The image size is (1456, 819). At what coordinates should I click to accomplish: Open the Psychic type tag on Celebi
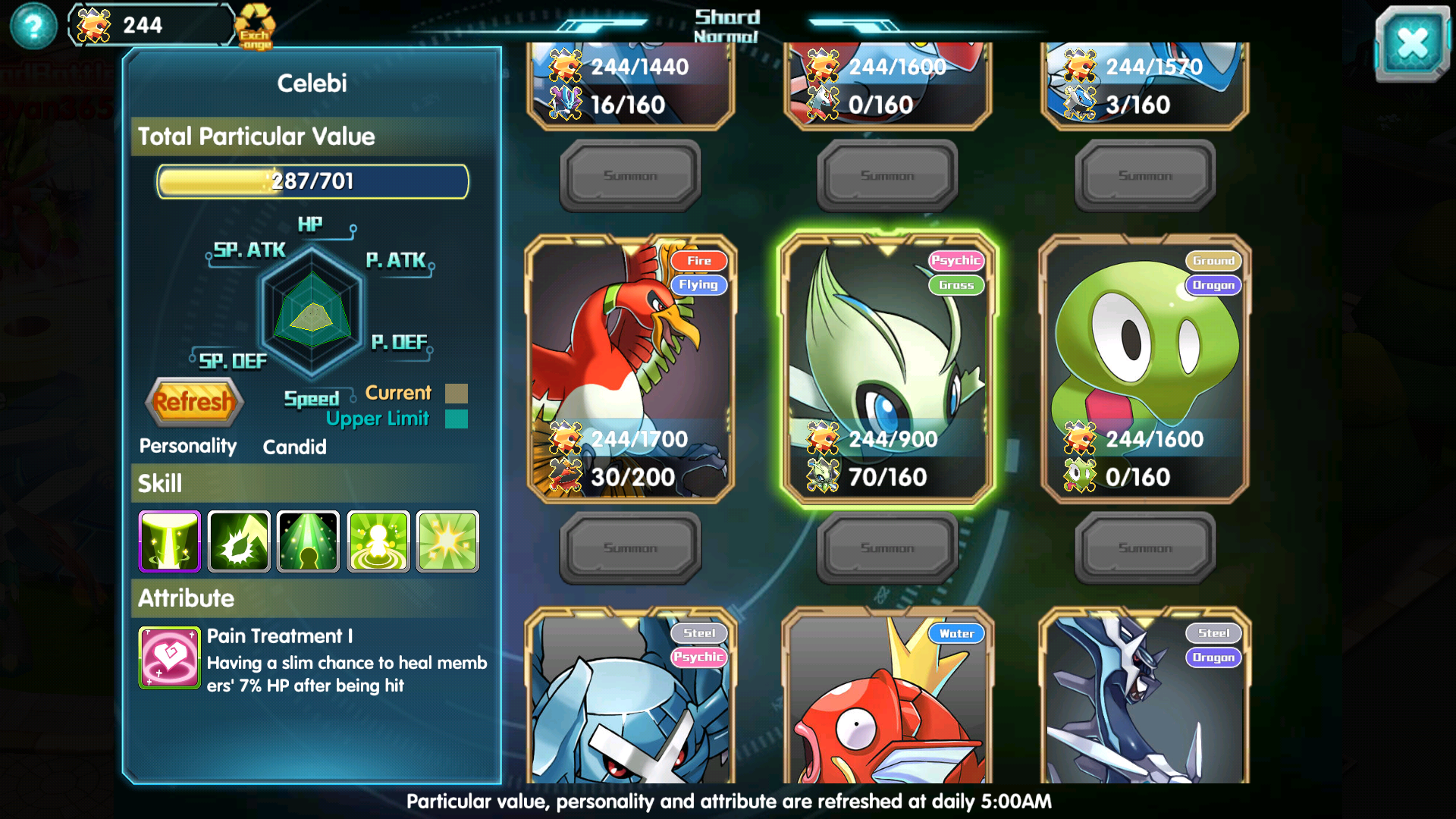point(957,260)
